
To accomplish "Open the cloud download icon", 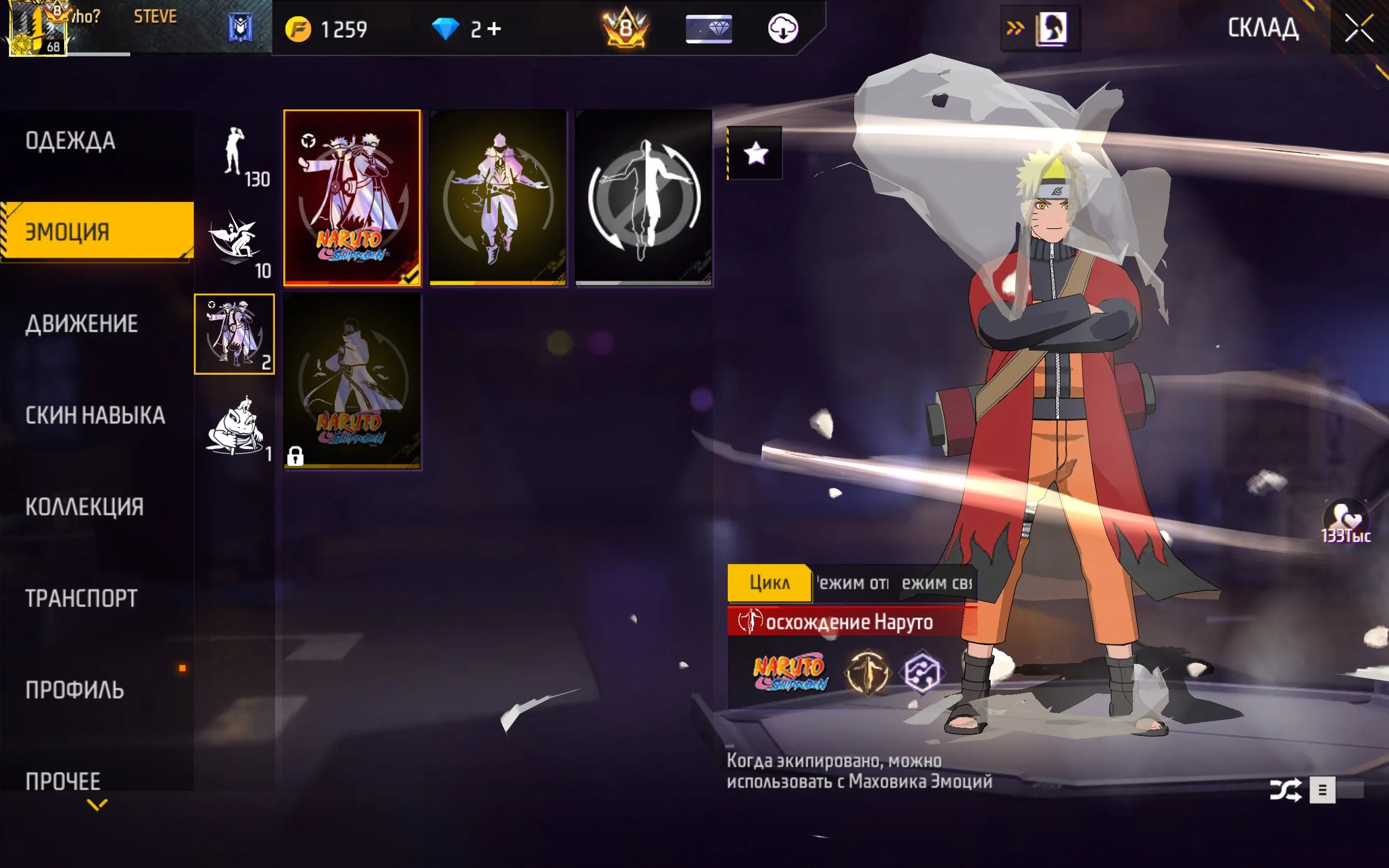I will 783,29.
